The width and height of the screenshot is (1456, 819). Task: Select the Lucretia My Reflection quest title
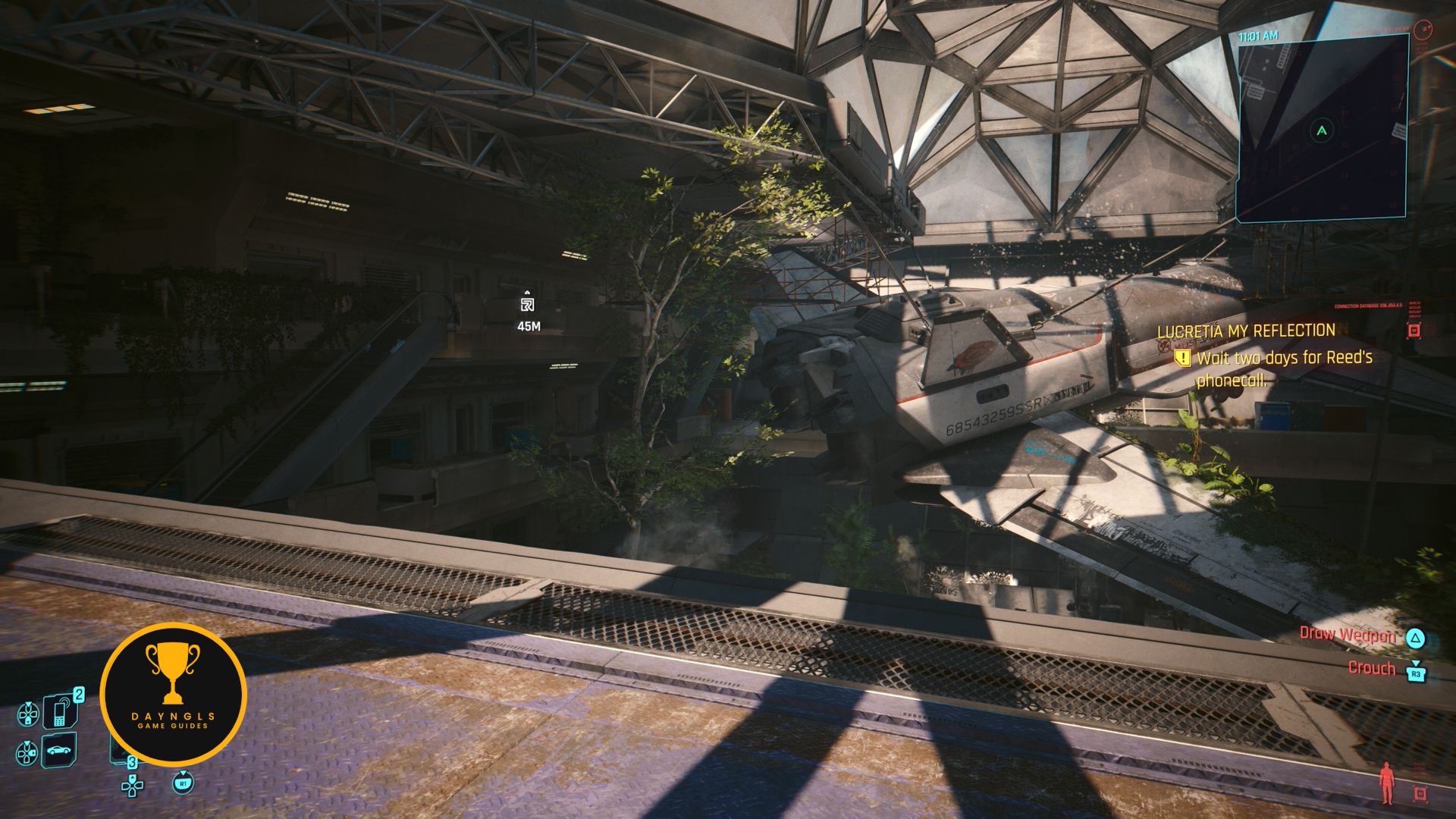[x=1246, y=331]
